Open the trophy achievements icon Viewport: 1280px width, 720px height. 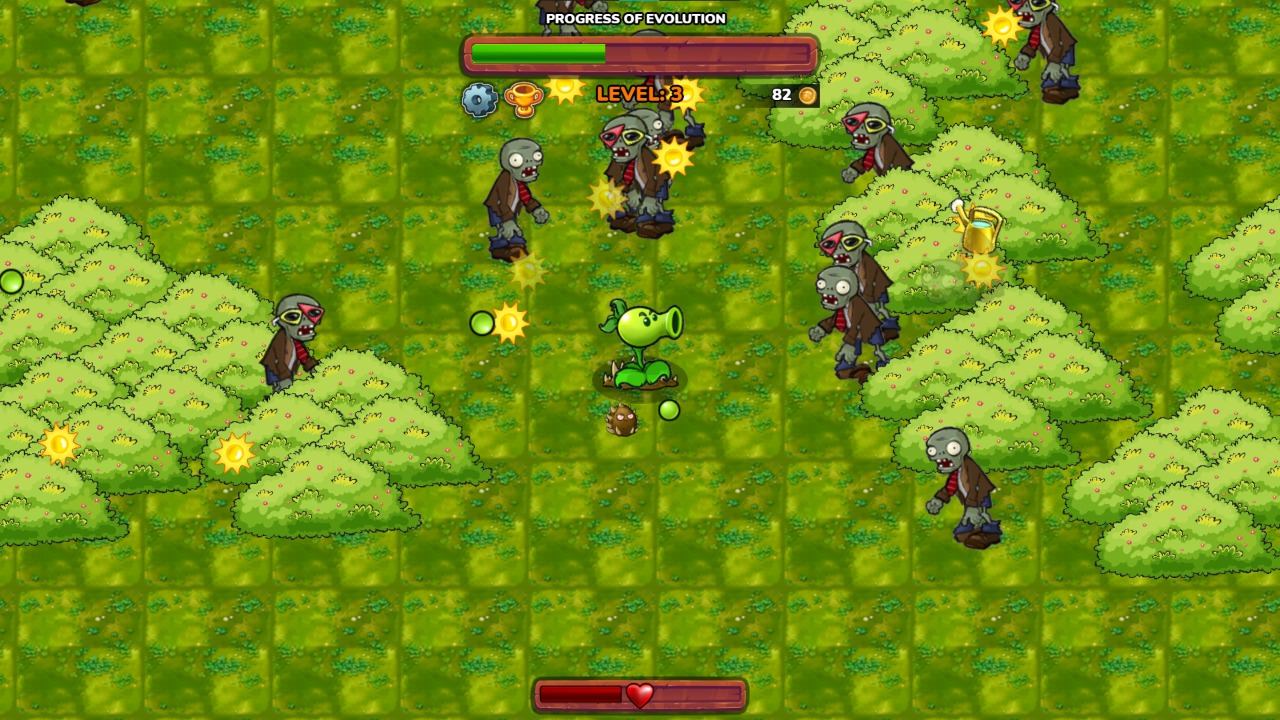tap(523, 100)
